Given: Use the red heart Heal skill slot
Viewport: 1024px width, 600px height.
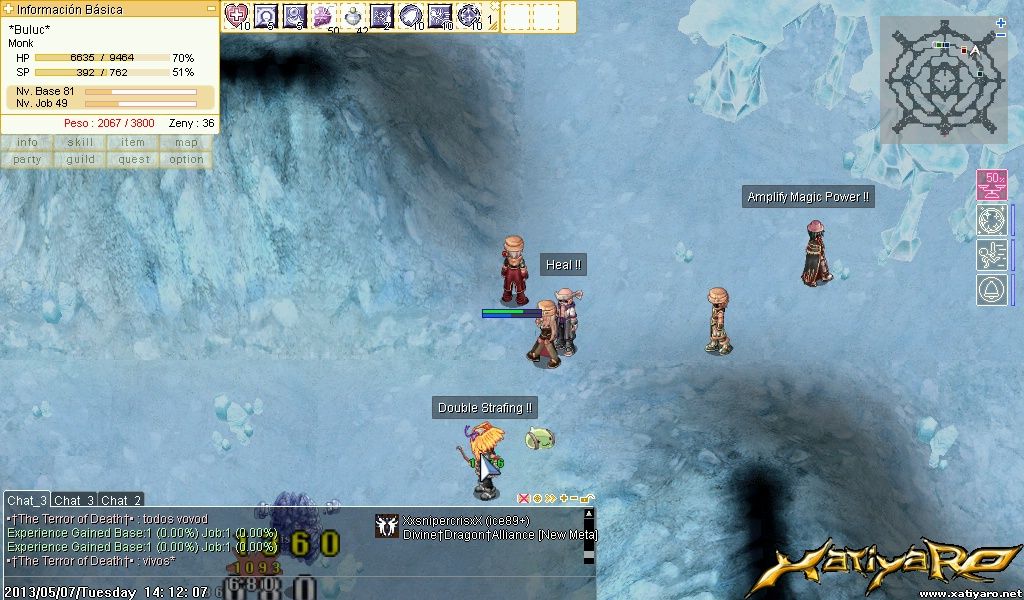Looking at the screenshot, I should pos(236,15).
